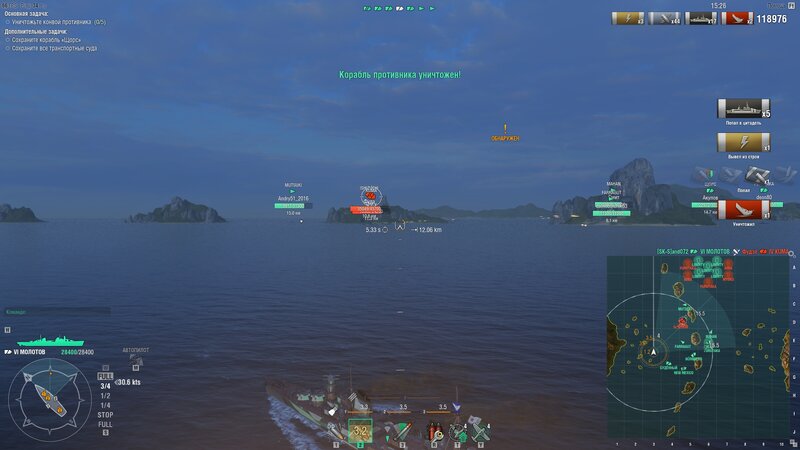Set engine telegraph to 1/2 speed

click(105, 395)
